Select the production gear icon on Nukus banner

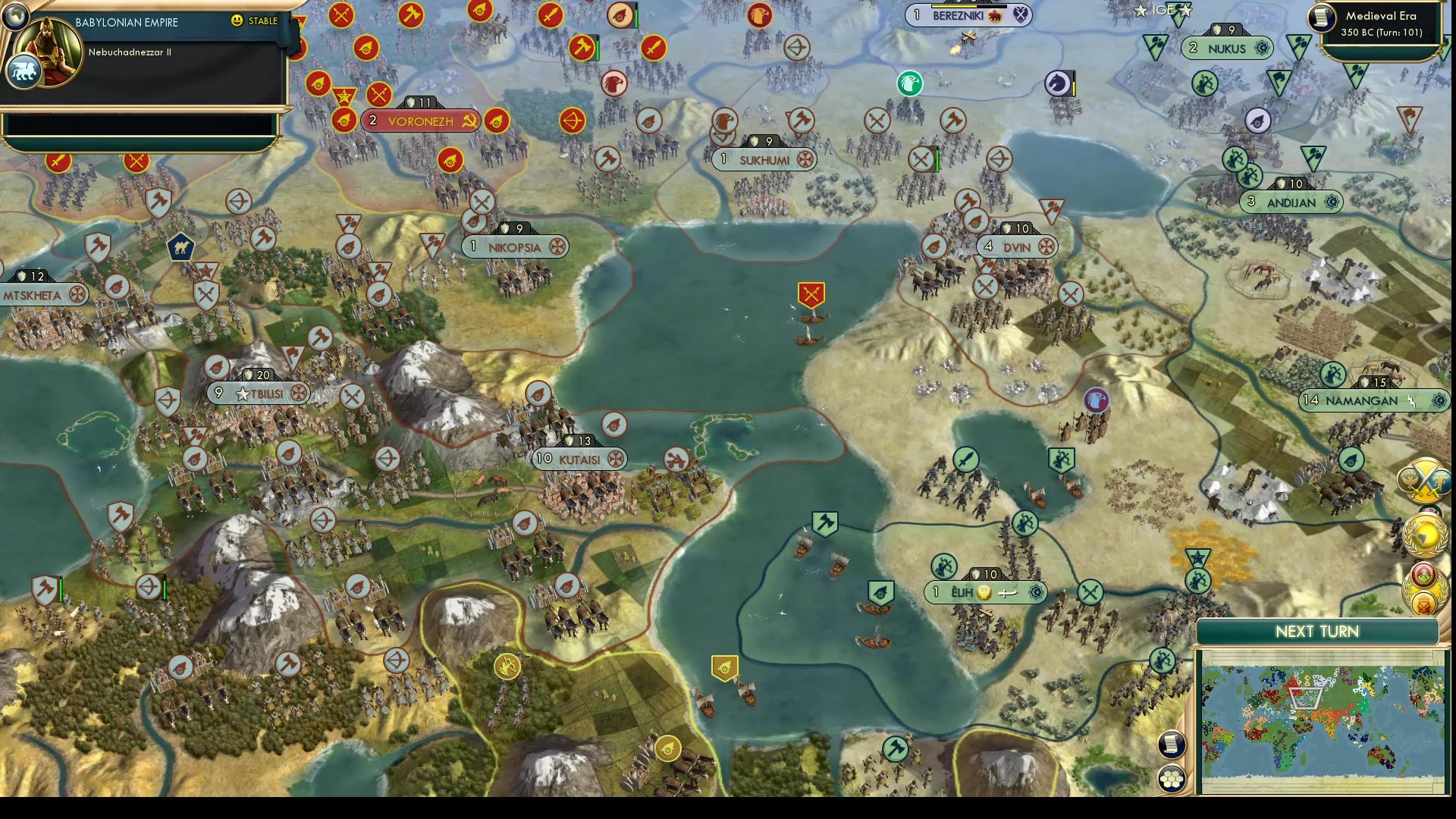tap(1263, 49)
